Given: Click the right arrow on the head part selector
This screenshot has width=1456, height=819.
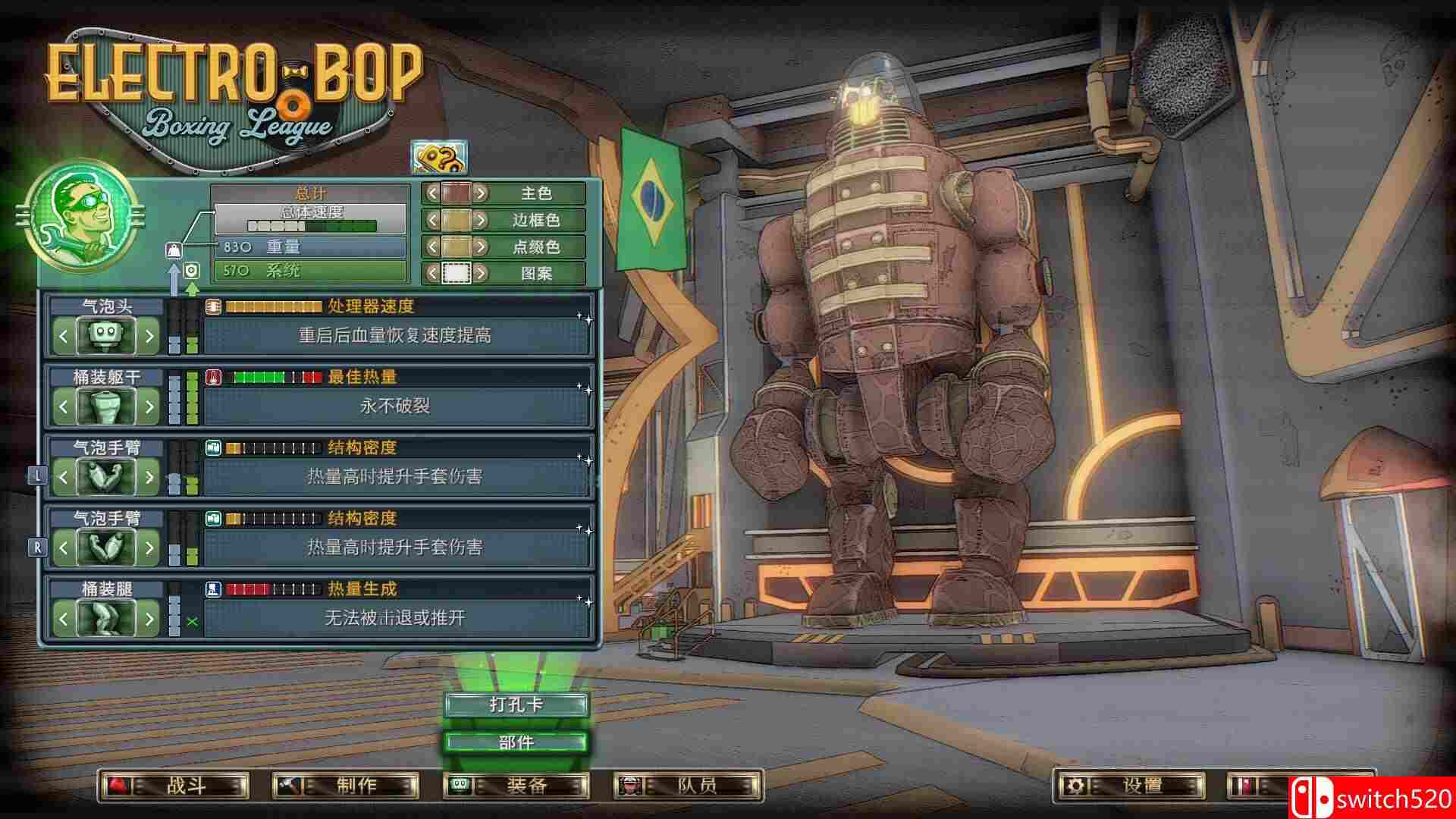Looking at the screenshot, I should tap(149, 336).
